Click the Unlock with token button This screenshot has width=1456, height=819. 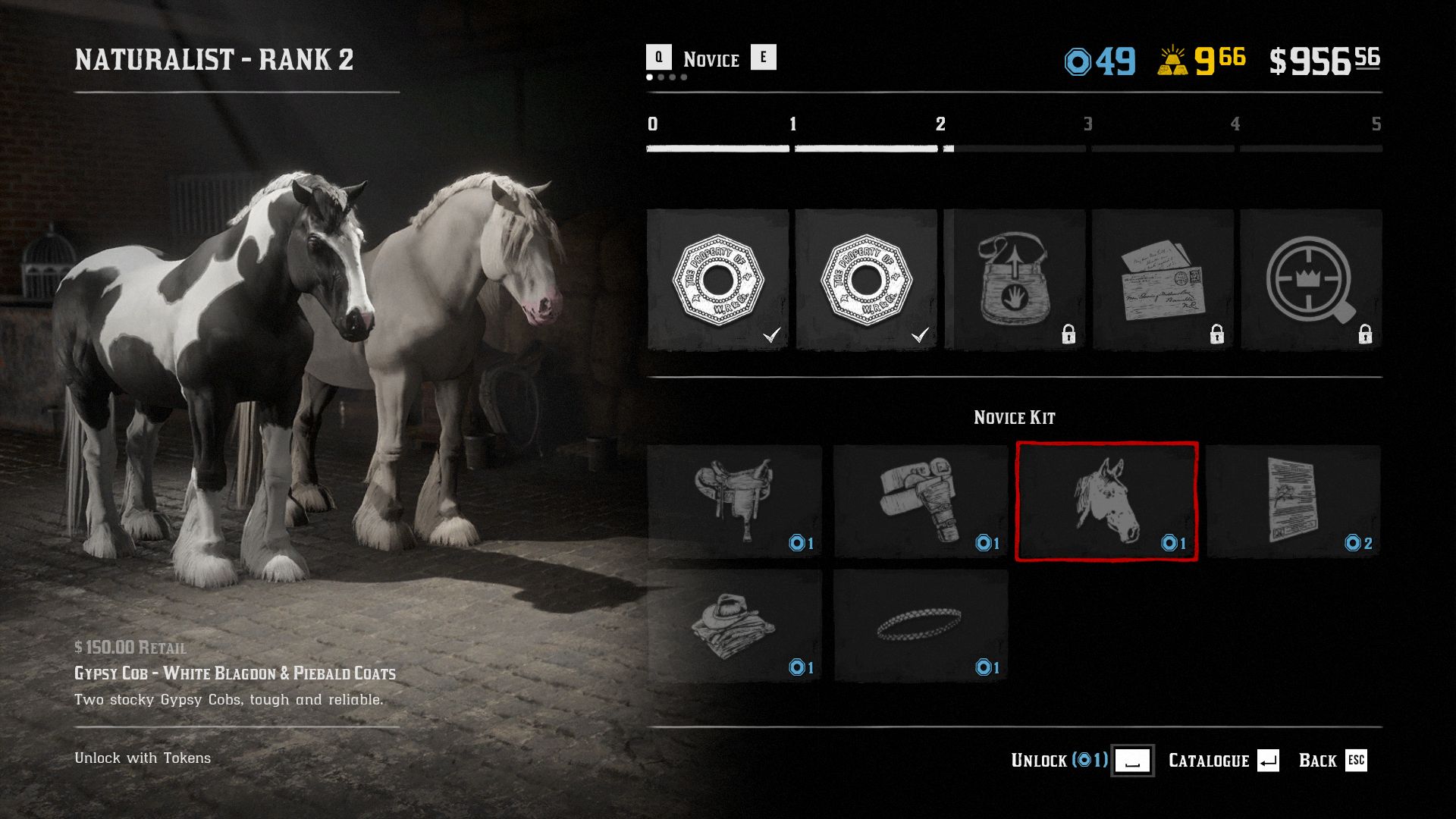tap(1132, 761)
